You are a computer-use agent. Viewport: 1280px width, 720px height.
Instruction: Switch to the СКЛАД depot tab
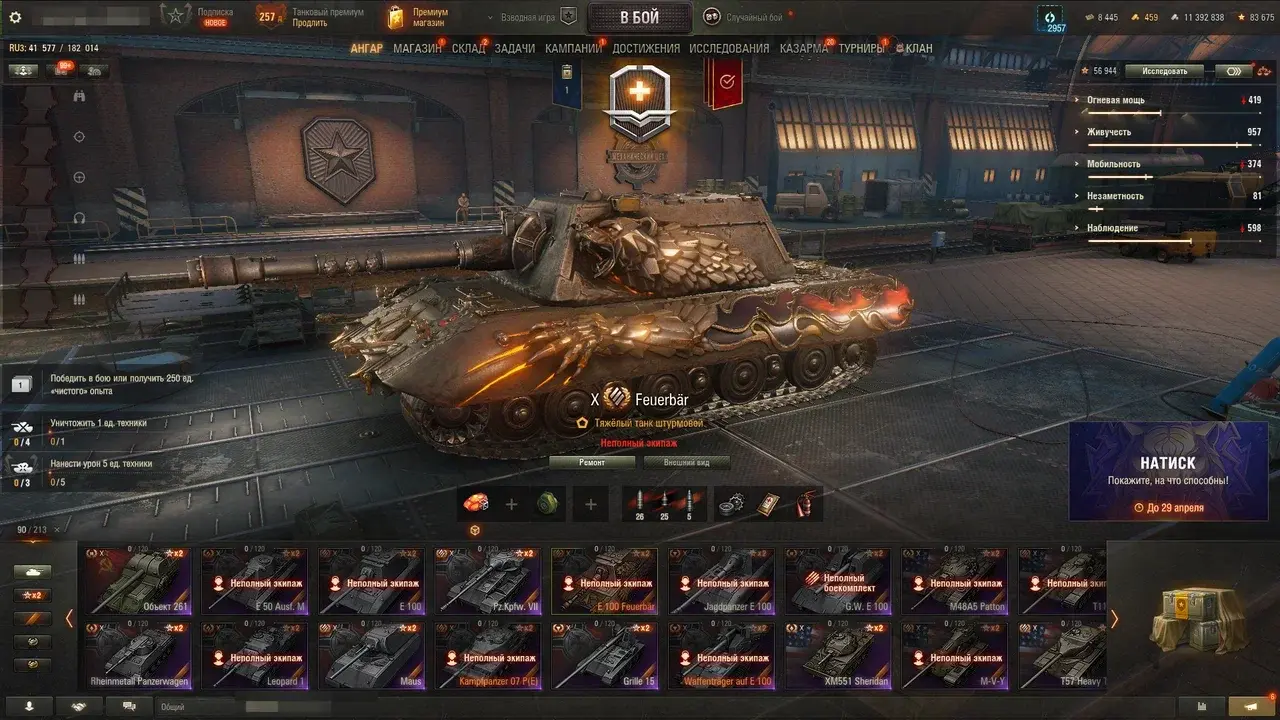pyautogui.click(x=468, y=48)
